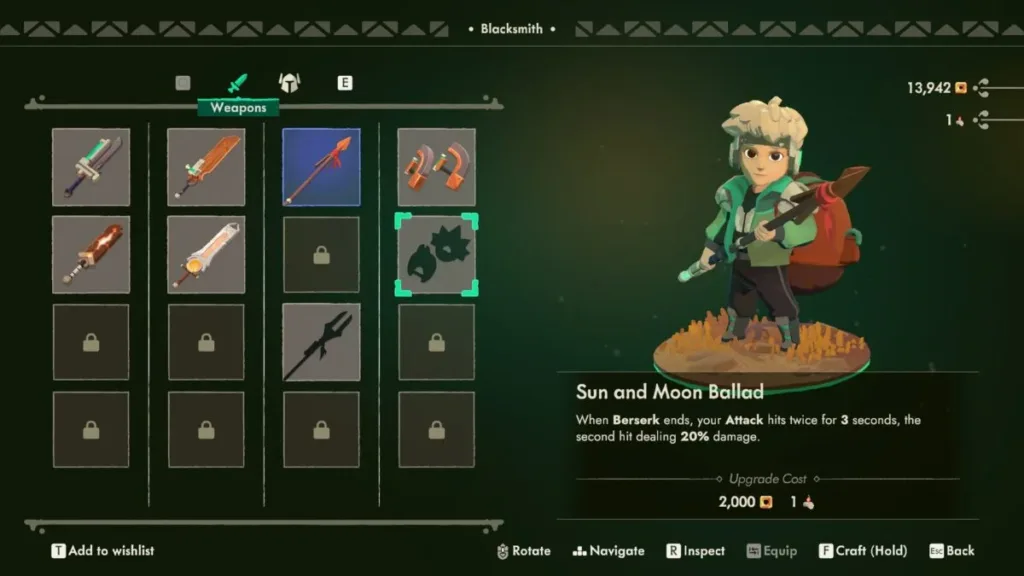Select the dark forked spear silhouette slot

(x=321, y=343)
